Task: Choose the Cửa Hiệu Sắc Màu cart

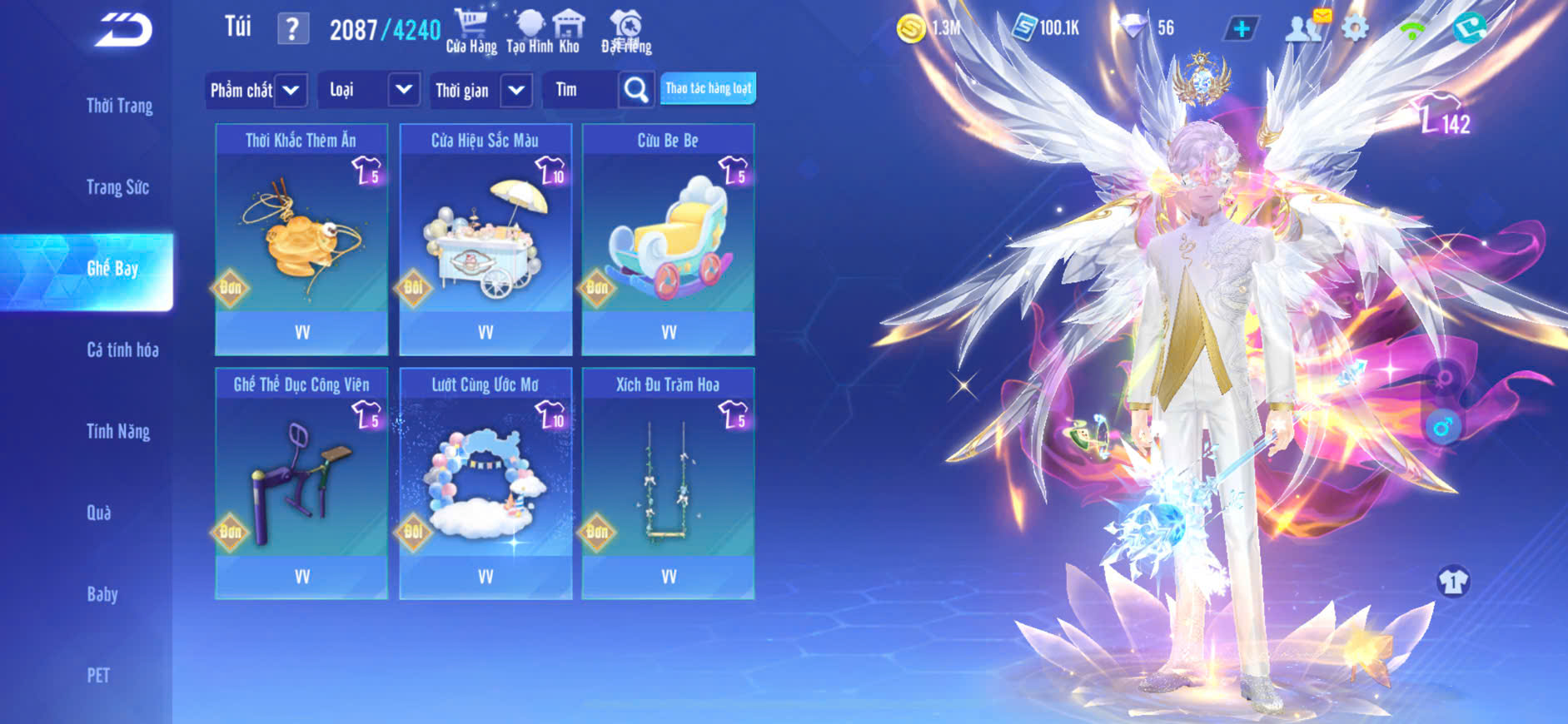Action: pos(485,240)
